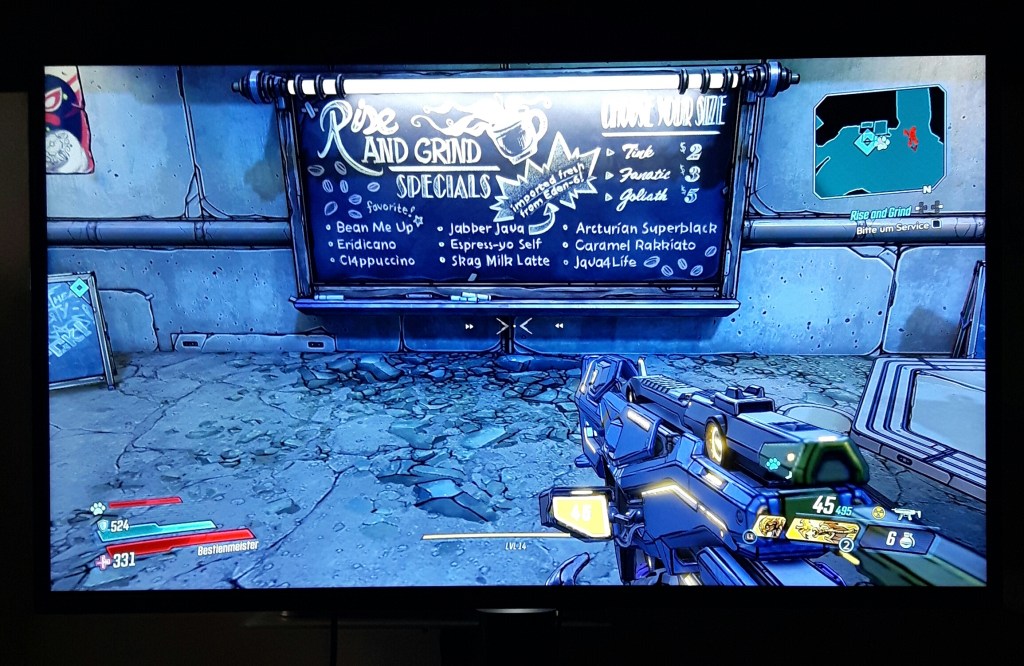Click the white paw pet marker on minimap
Screen dimensions: 1024x666
coord(883,142)
